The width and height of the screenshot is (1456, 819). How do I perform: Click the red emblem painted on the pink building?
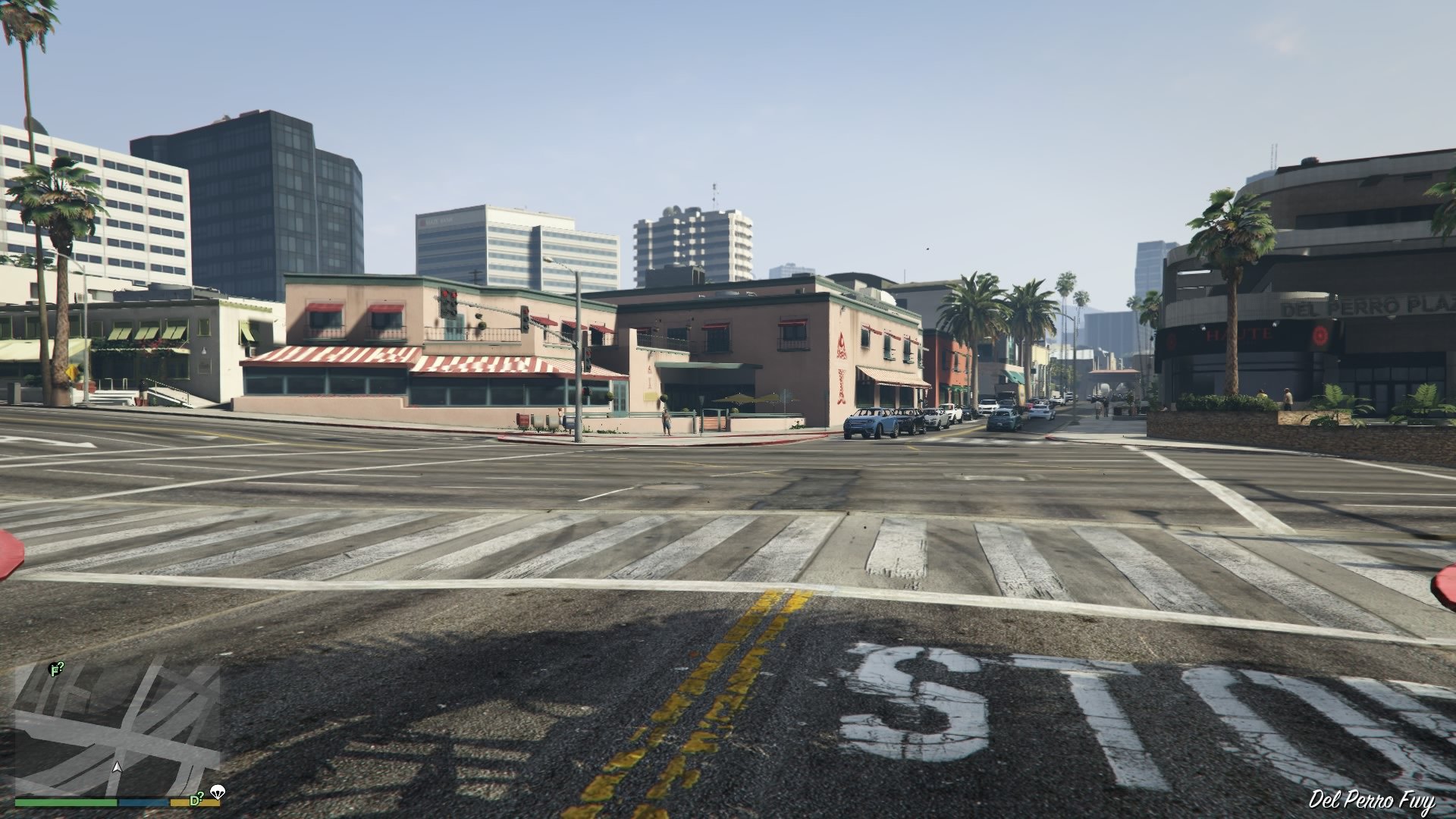pos(842,343)
